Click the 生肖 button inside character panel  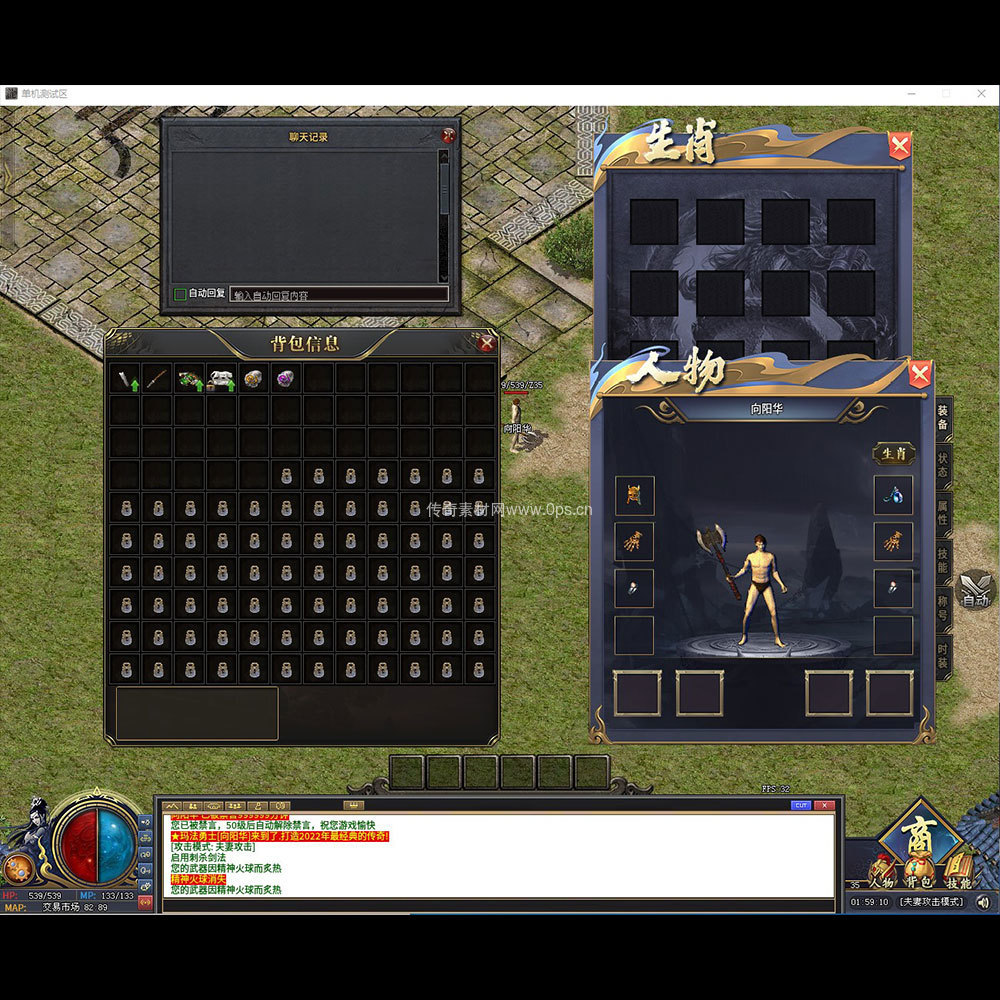point(893,454)
